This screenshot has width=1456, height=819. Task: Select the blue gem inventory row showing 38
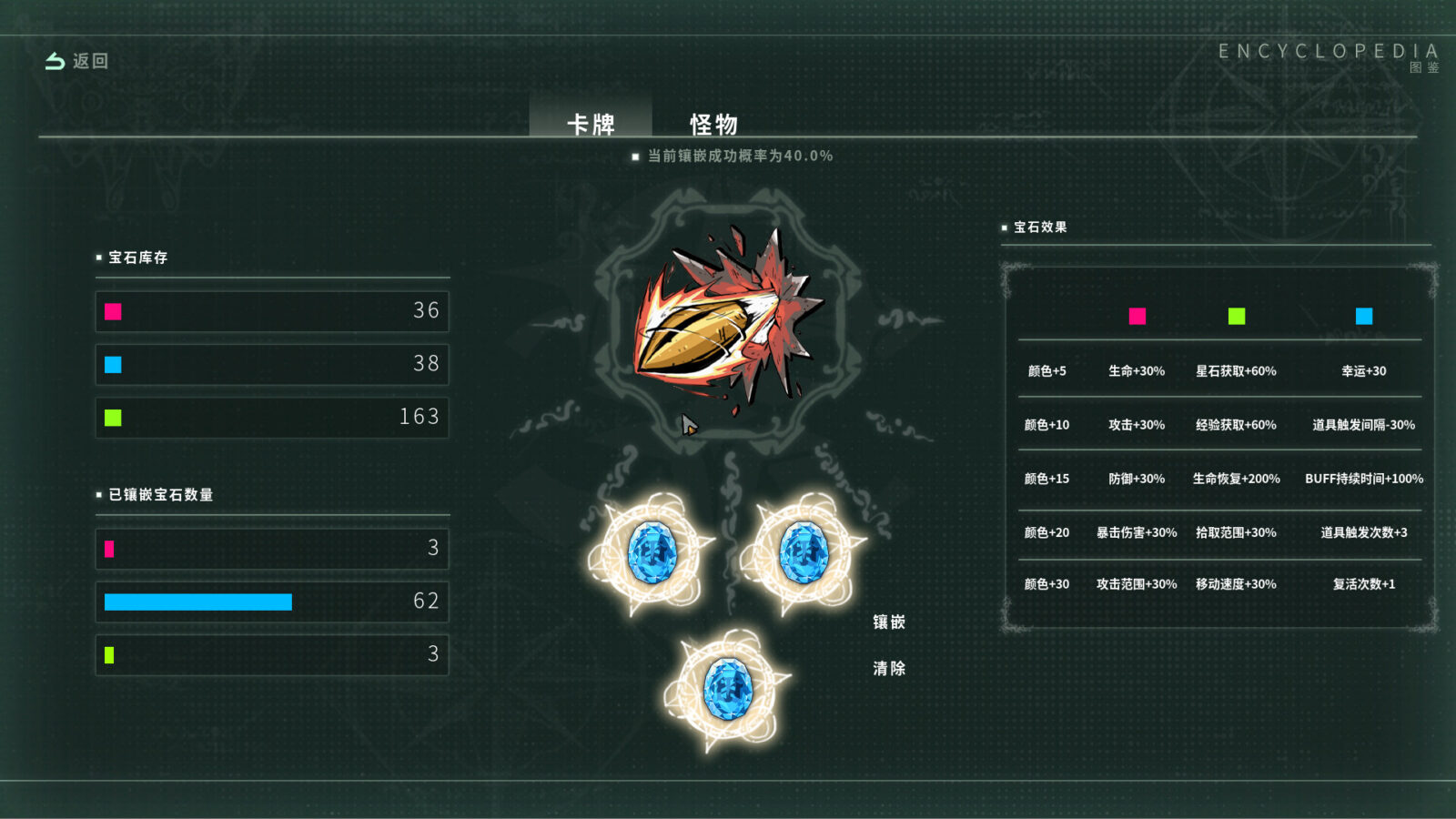pos(272,364)
